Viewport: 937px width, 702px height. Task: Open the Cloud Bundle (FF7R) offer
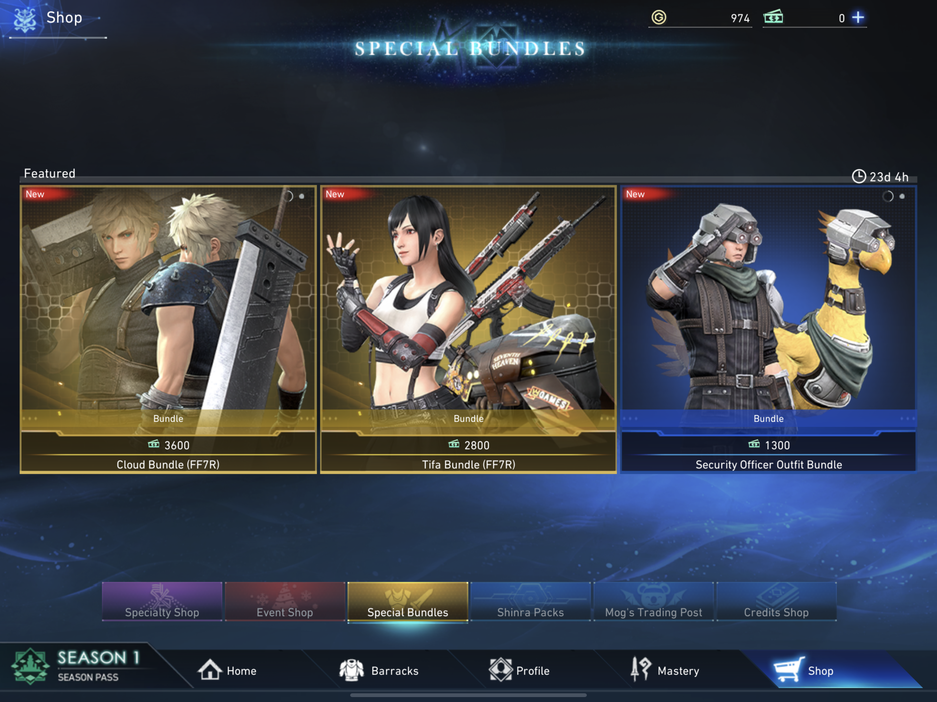168,310
